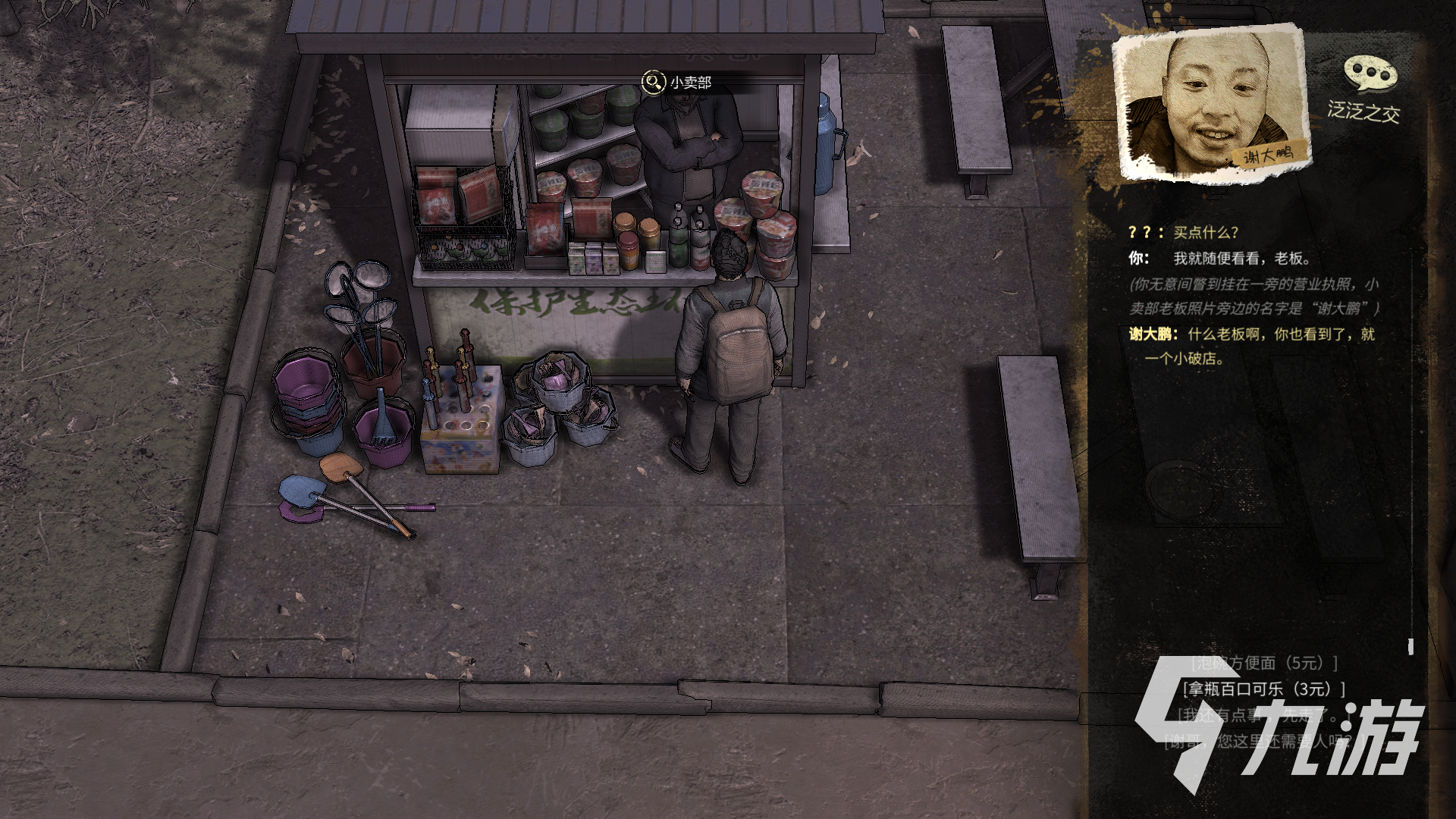Click the speech bubble relationship icon
The width and height of the screenshot is (1456, 819).
pyautogui.click(x=1370, y=74)
